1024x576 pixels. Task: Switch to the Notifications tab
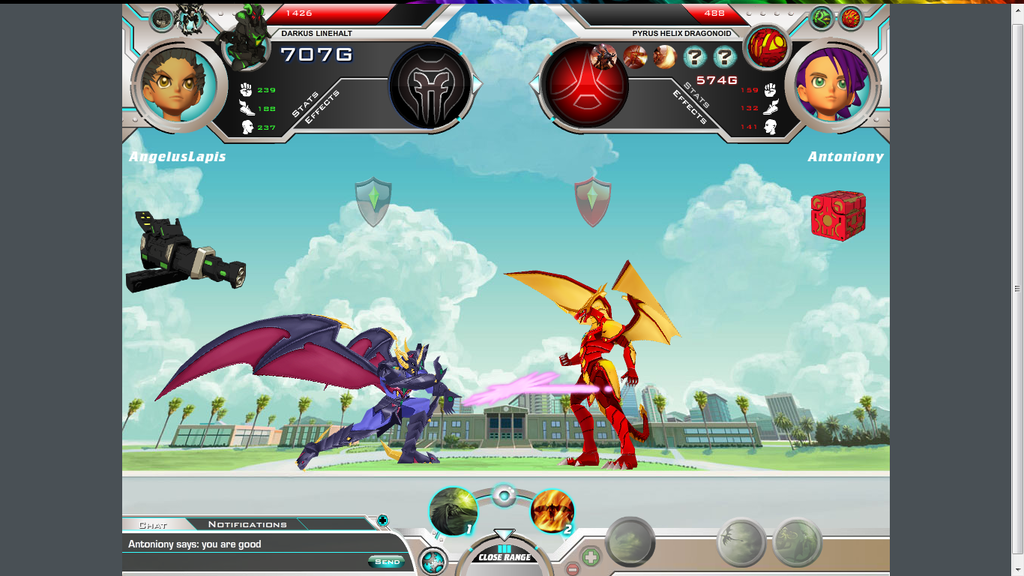point(247,524)
